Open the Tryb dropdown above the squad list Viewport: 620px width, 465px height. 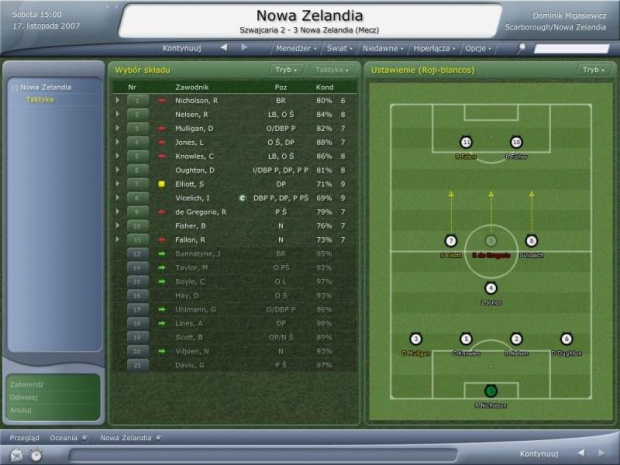point(285,71)
